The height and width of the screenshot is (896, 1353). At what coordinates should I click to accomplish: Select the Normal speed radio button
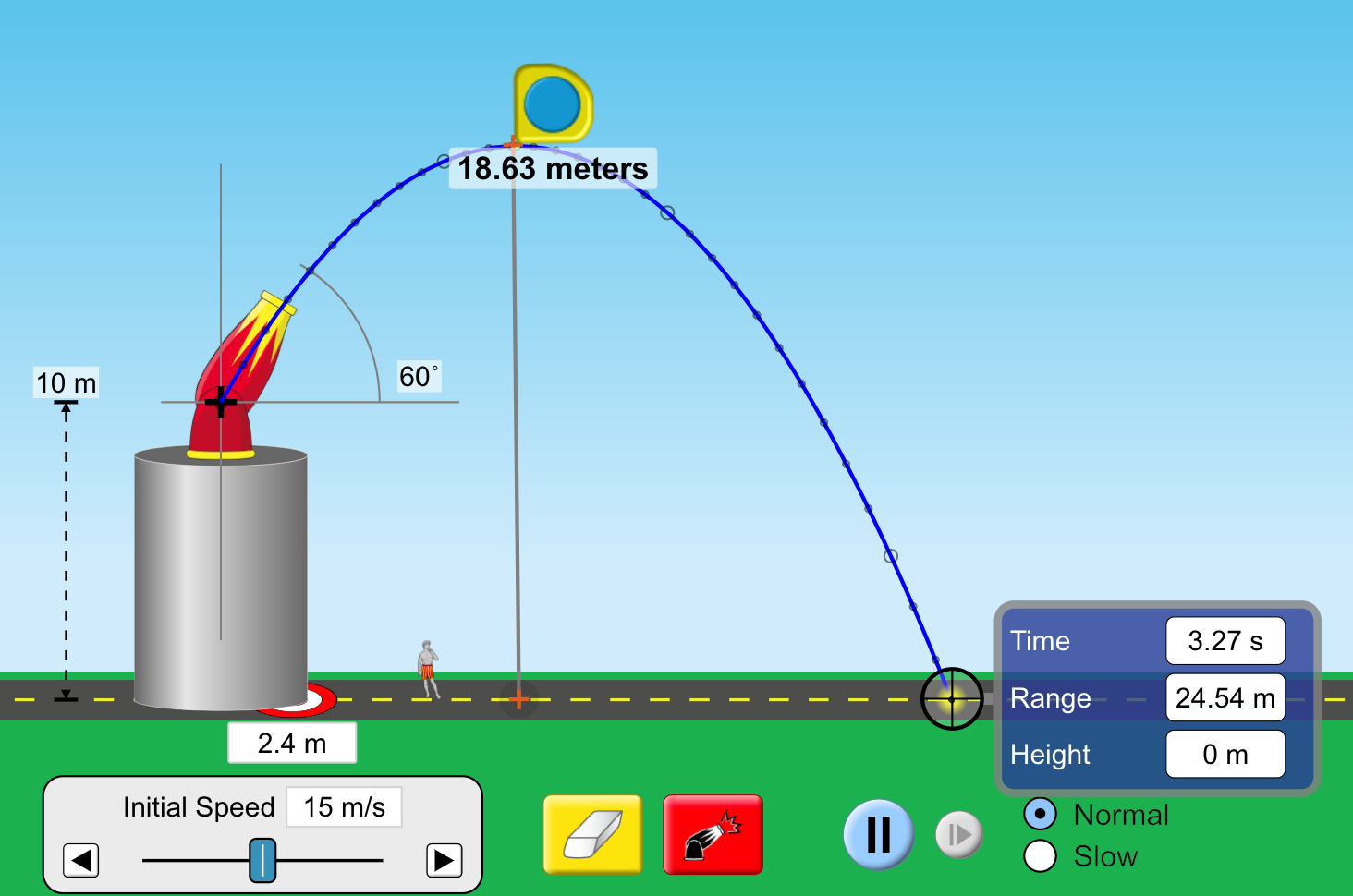point(1041,814)
